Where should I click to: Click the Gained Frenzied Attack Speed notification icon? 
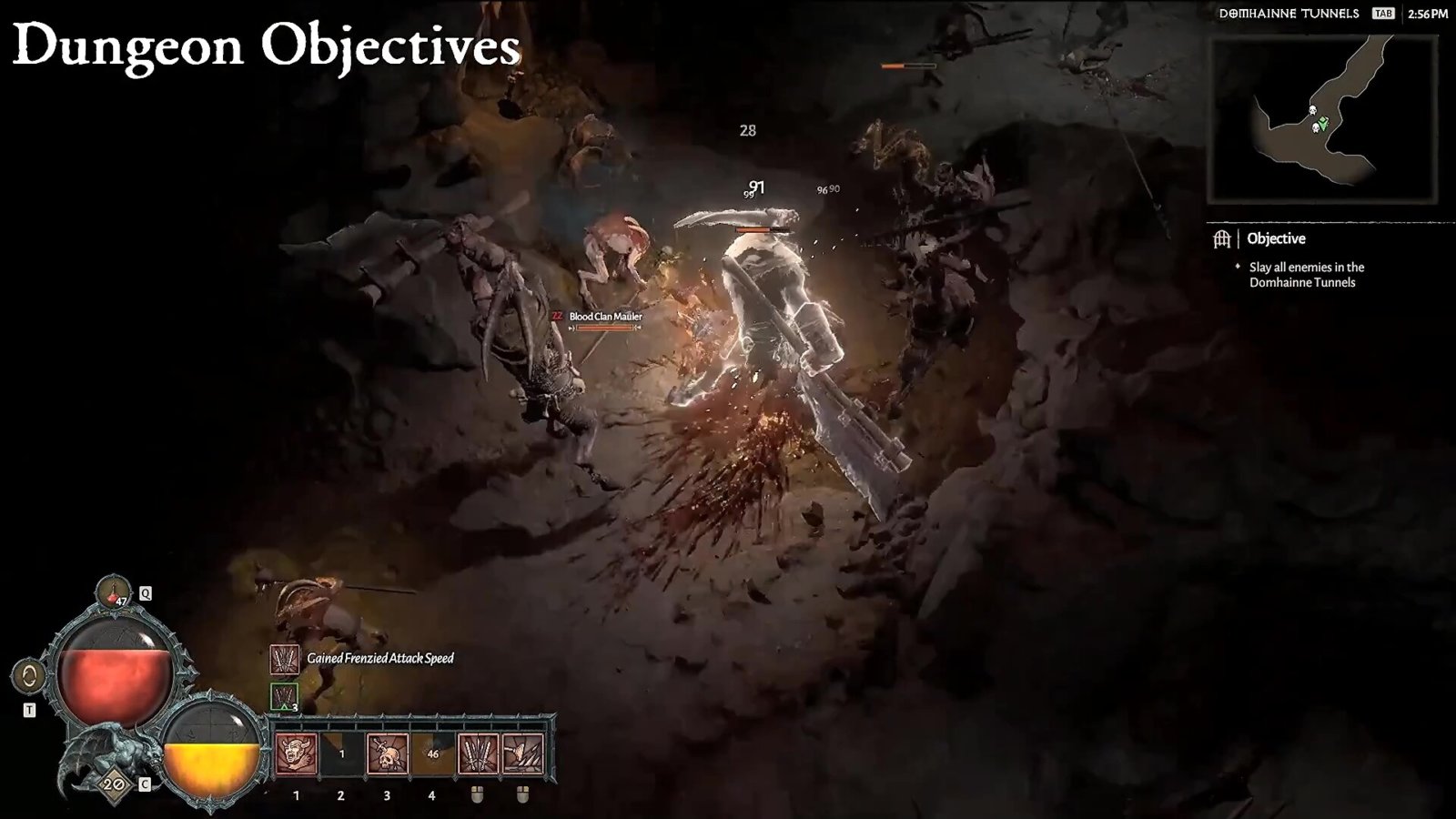tap(285, 659)
